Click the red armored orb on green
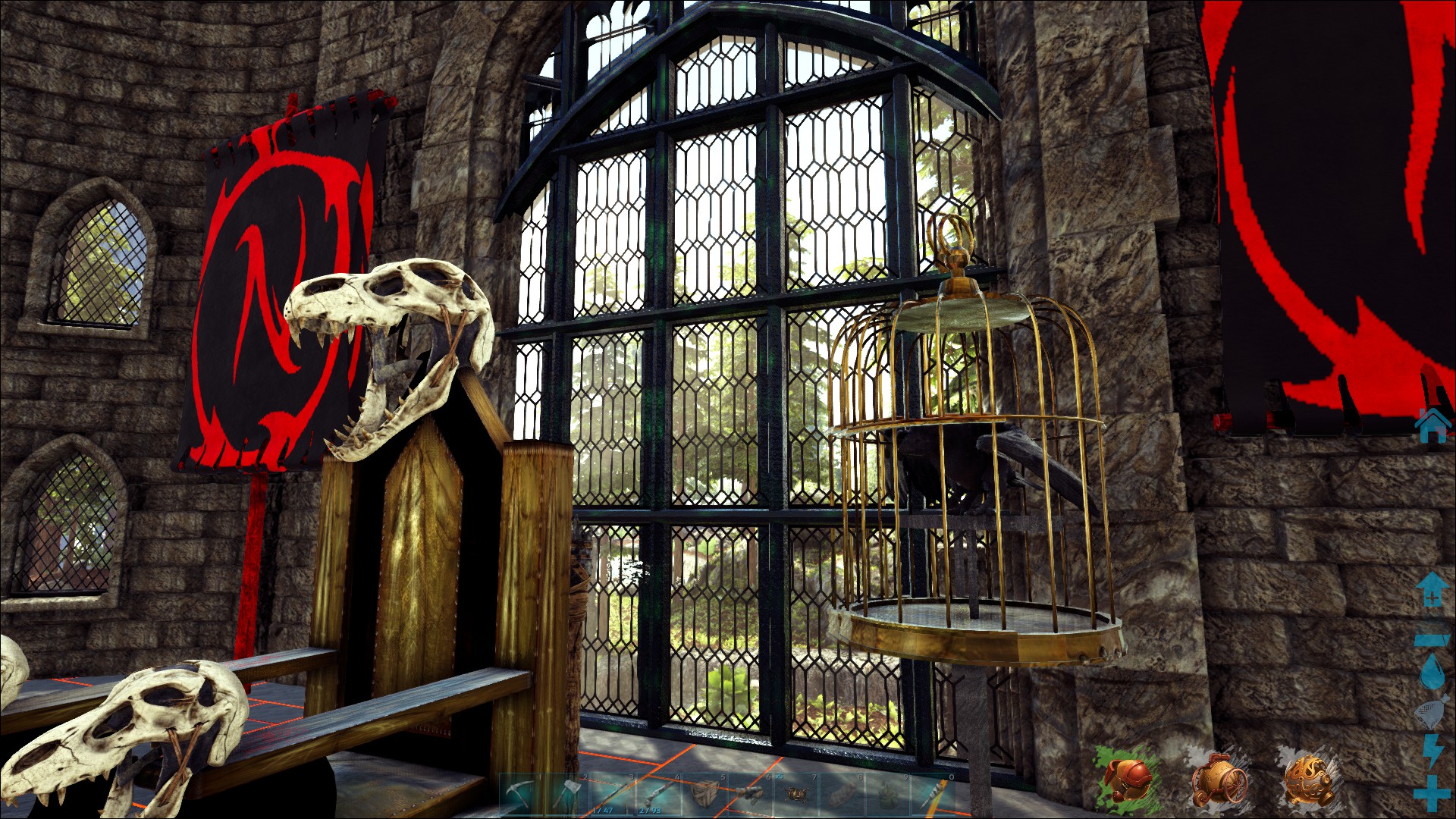Screen dimensions: 1456x819 click(1128, 779)
